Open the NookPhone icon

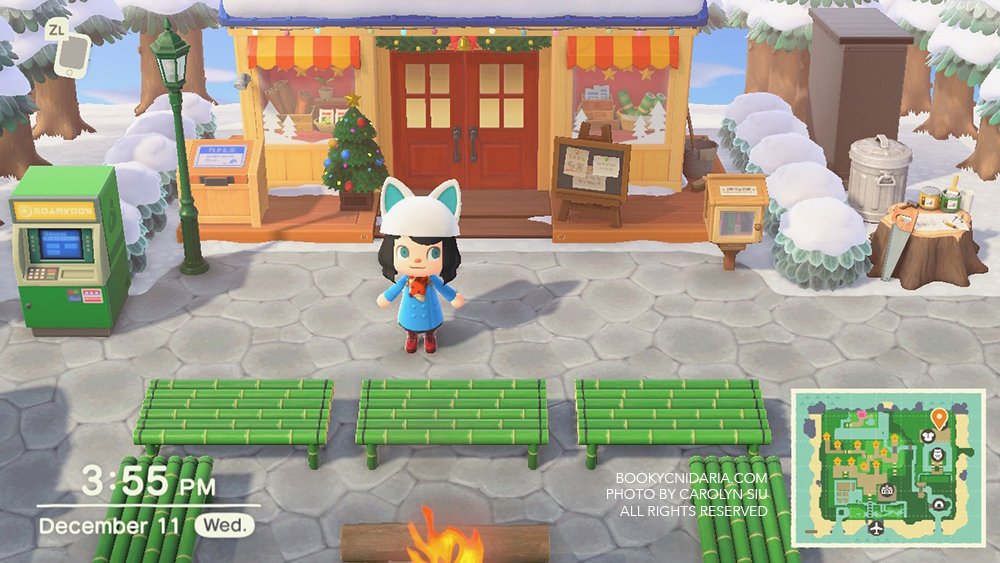[x=66, y=59]
